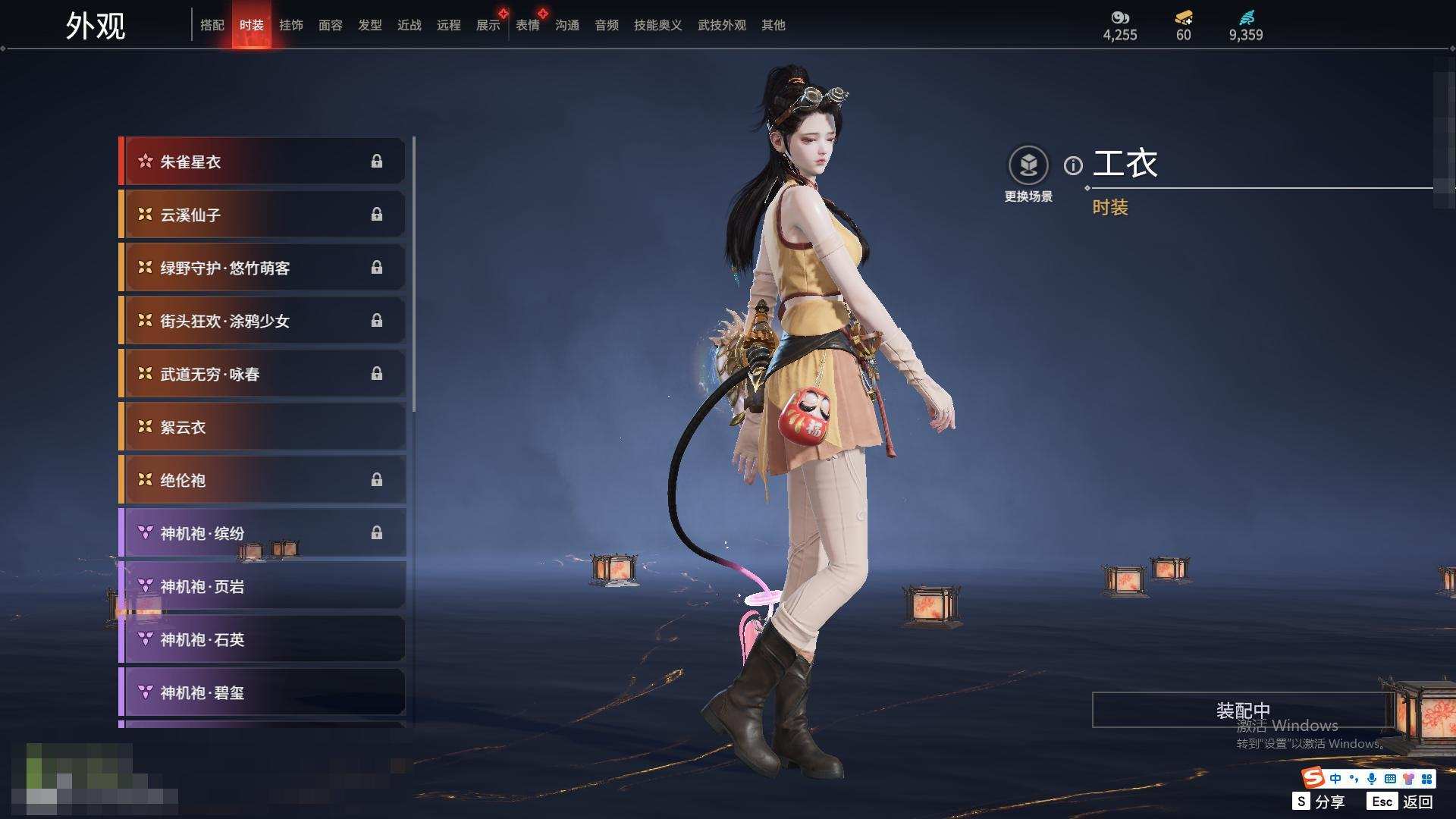
Task: Open the 近战 weapon tab
Action: coord(409,25)
